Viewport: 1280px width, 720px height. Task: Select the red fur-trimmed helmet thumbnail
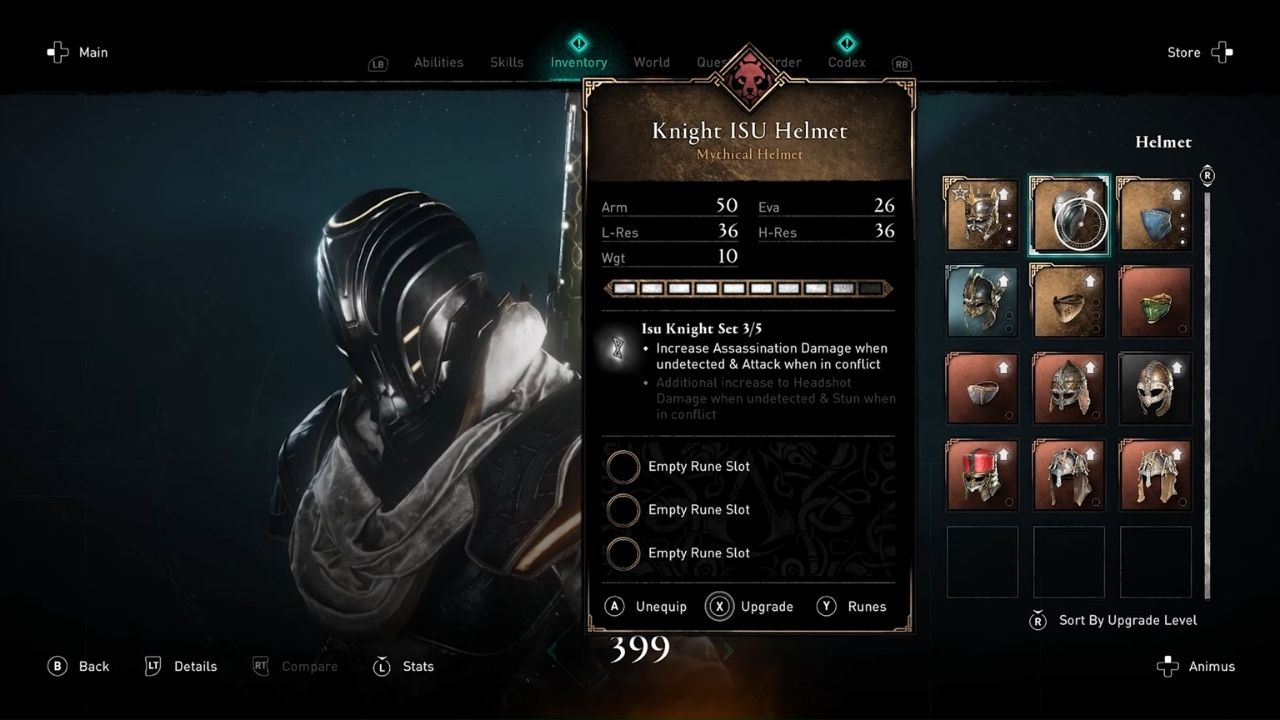981,474
